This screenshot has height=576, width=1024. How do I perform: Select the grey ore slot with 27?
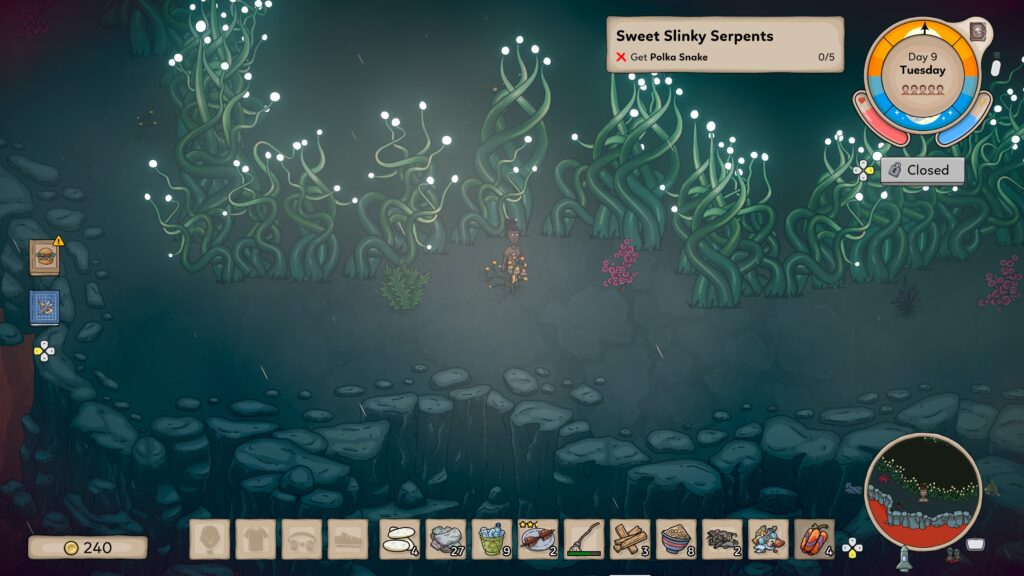445,539
